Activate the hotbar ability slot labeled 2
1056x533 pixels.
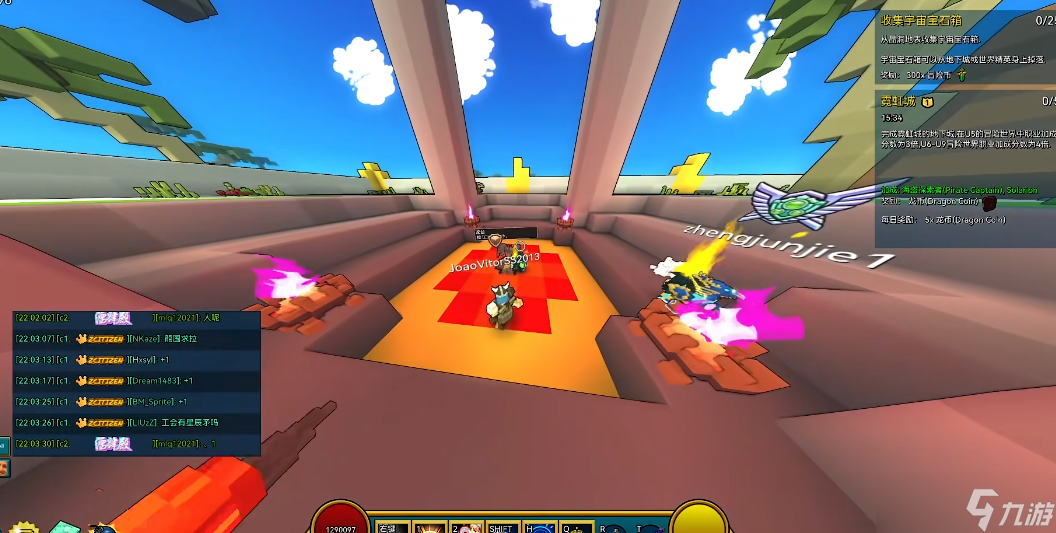point(466,527)
